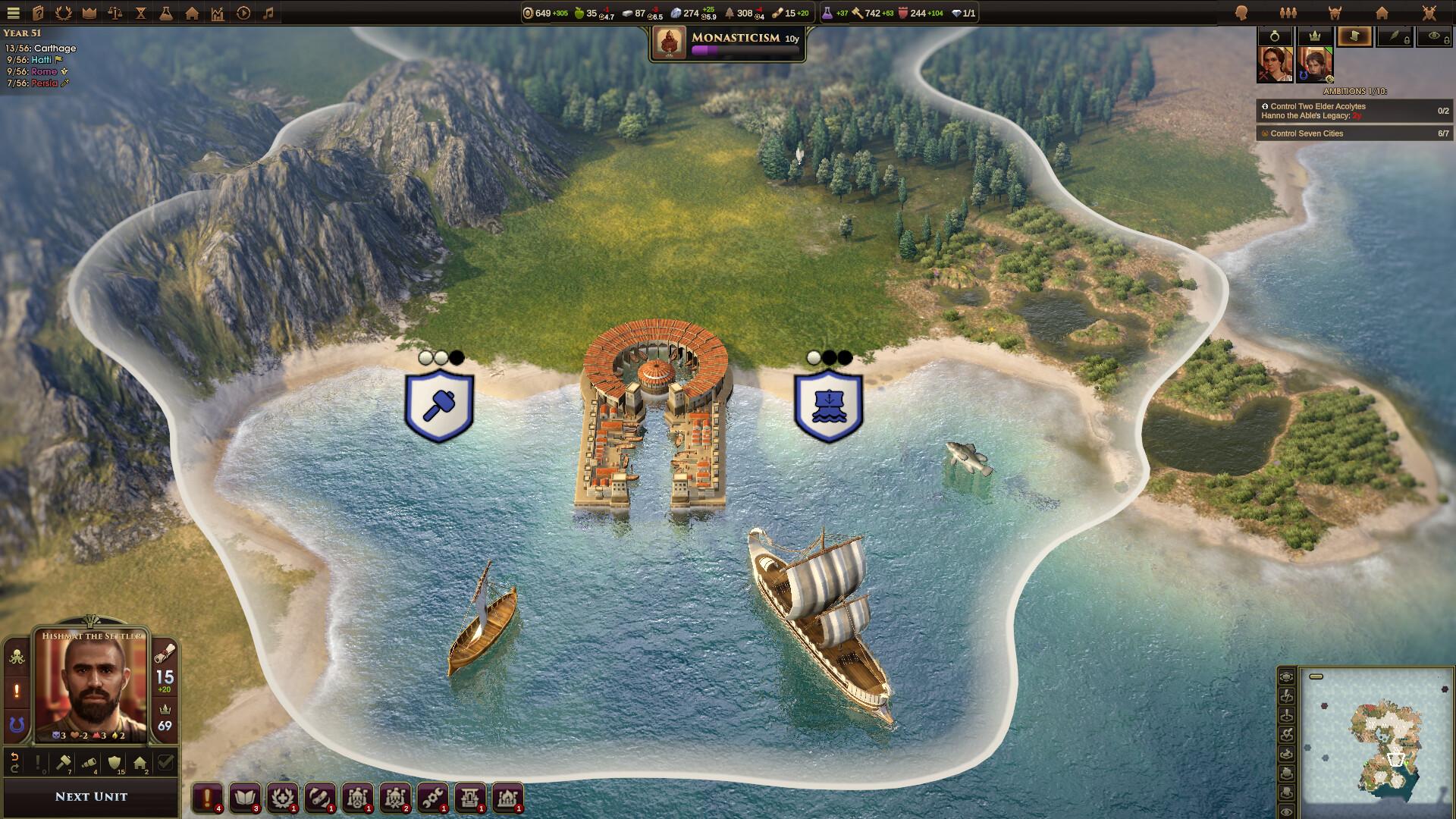Select the laurel wreath icon in the toolbar
This screenshot has height=819, width=1456.
63,12
